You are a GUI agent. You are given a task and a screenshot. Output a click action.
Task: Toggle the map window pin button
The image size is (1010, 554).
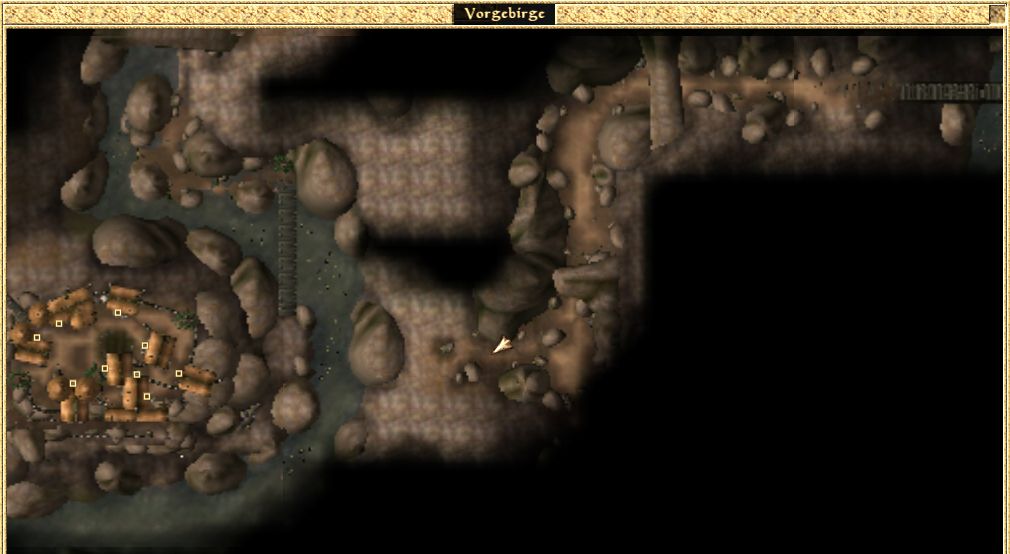[996, 14]
